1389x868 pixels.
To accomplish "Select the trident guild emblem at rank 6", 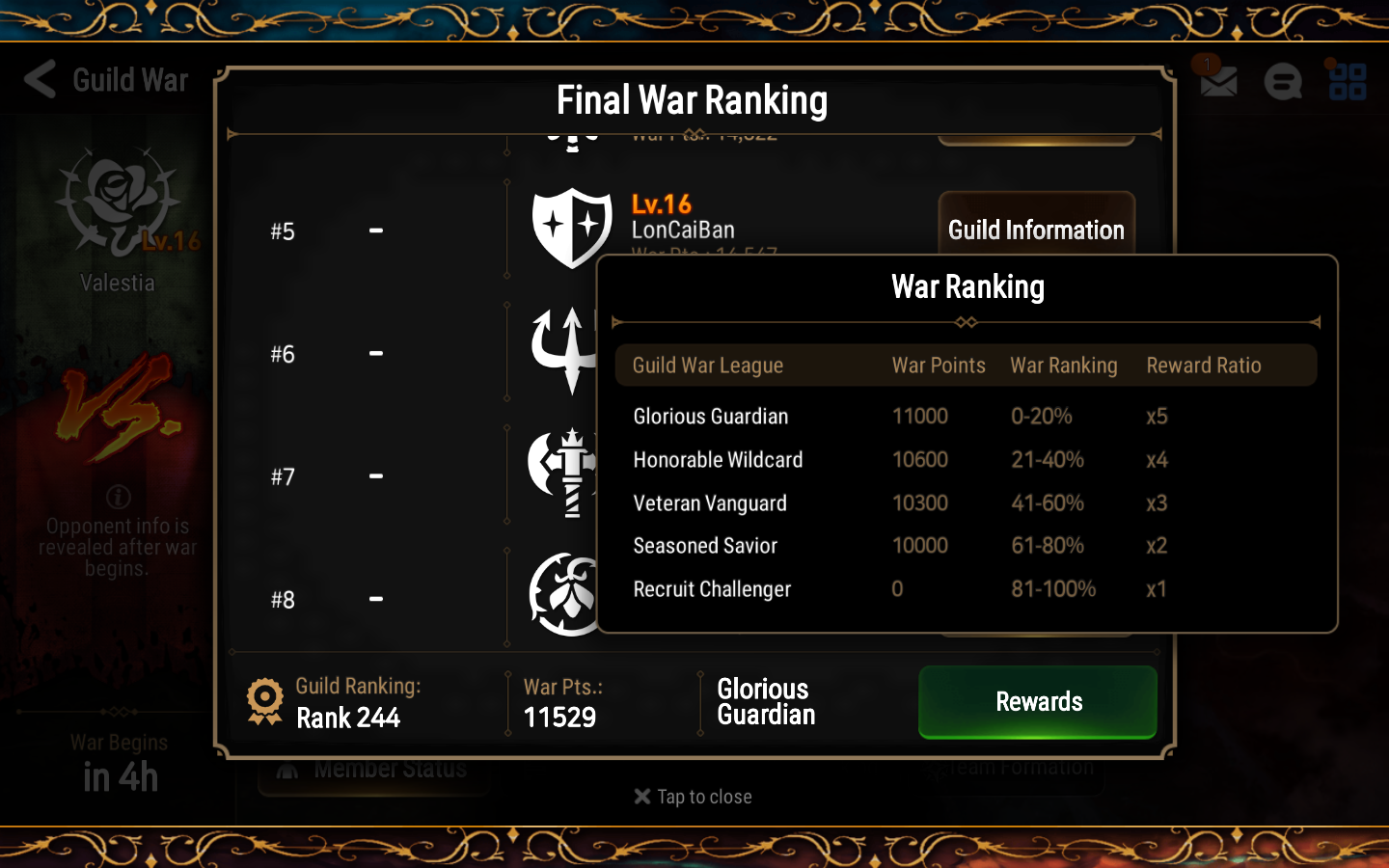I will tap(564, 349).
